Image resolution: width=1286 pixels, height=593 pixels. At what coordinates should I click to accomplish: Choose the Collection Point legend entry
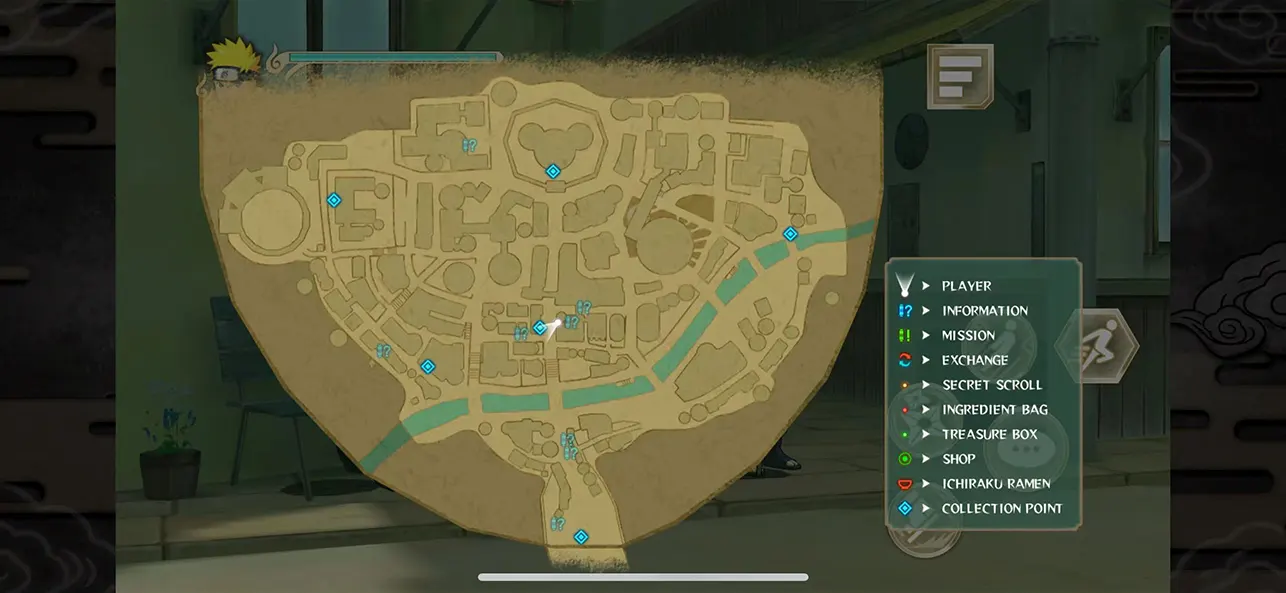pyautogui.click(x=1001, y=508)
